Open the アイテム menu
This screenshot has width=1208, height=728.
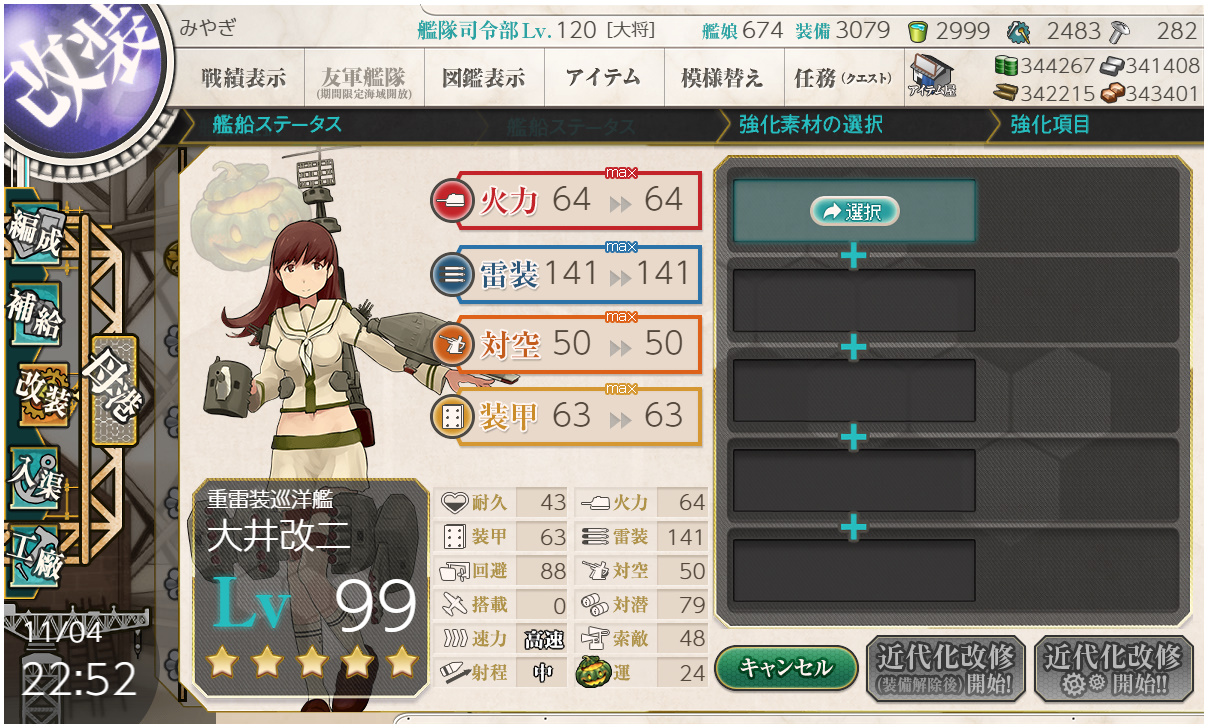[x=603, y=78]
